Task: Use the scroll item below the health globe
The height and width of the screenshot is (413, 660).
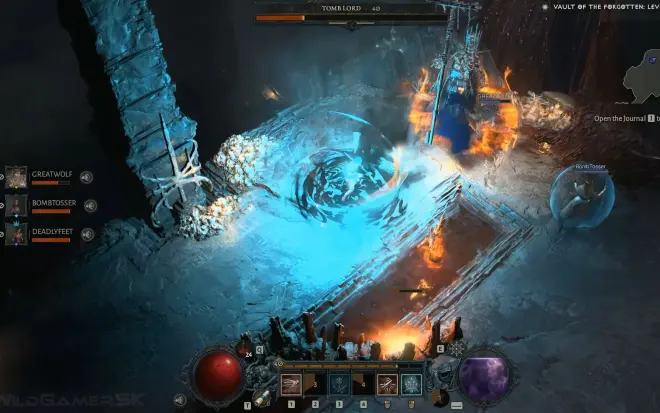Action: pyautogui.click(x=259, y=398)
